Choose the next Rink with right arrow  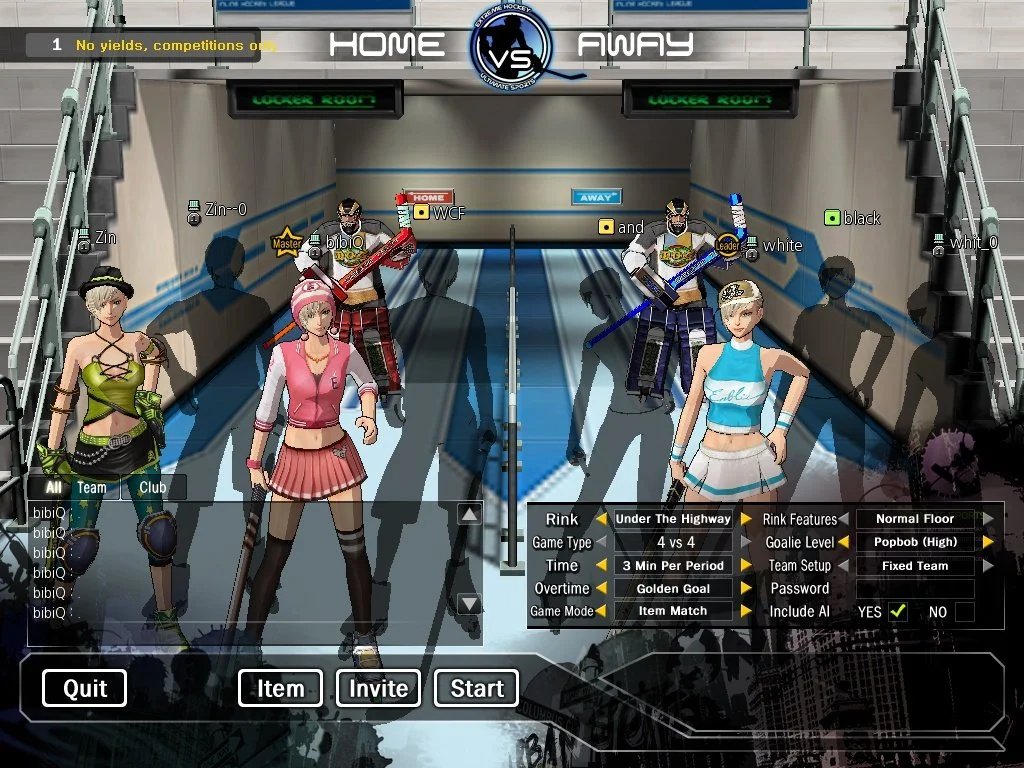pos(745,519)
